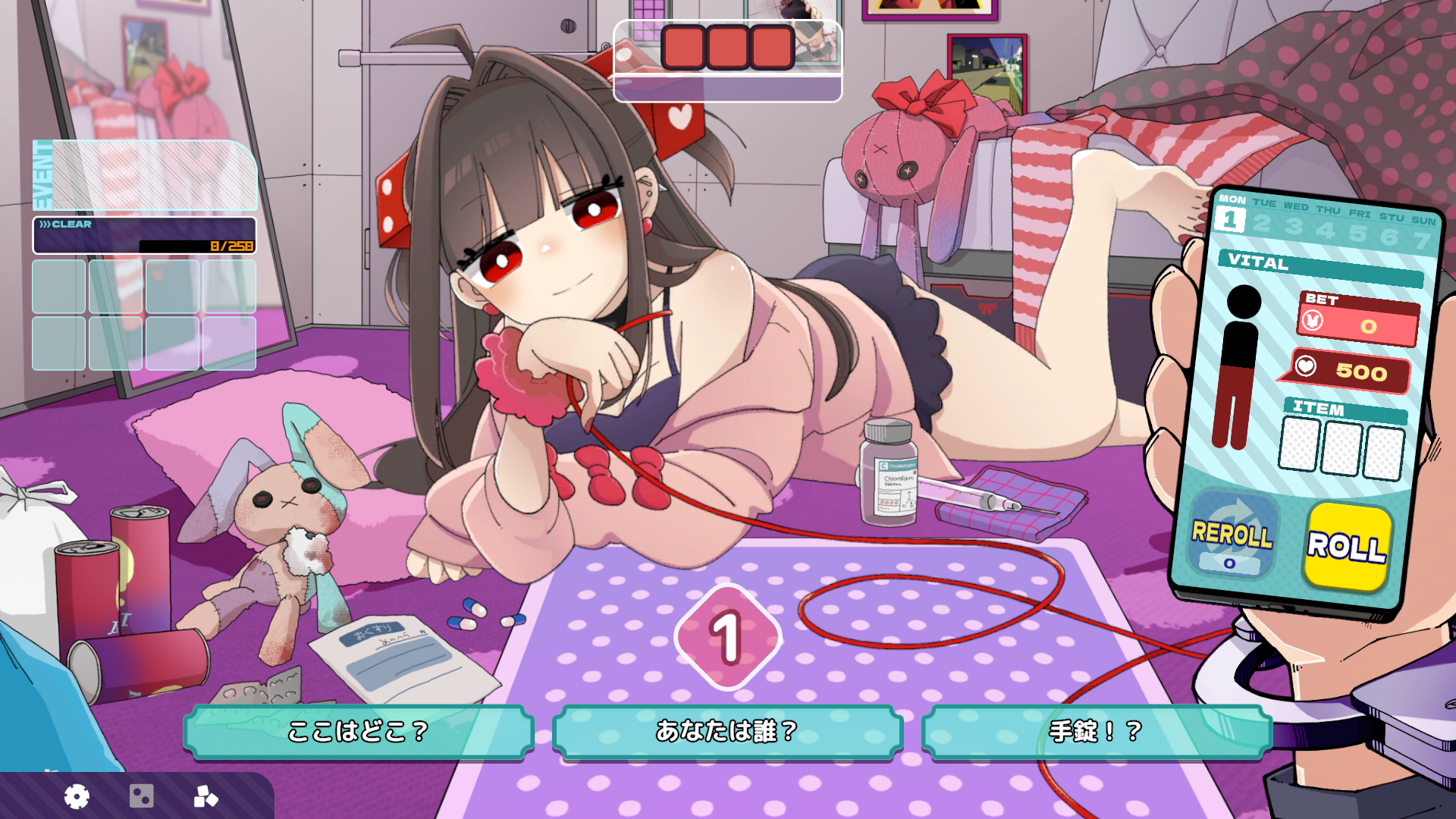1456x819 pixels.
Task: Click the grey two-pip die icon
Action: [142, 796]
